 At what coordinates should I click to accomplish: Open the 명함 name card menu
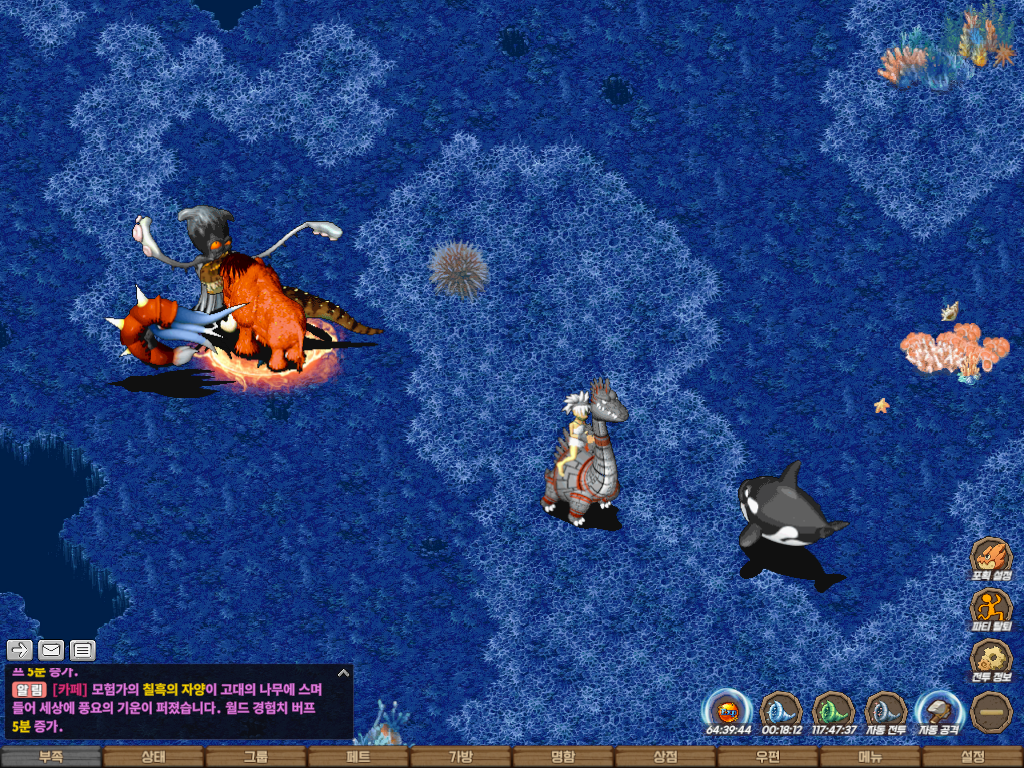563,757
